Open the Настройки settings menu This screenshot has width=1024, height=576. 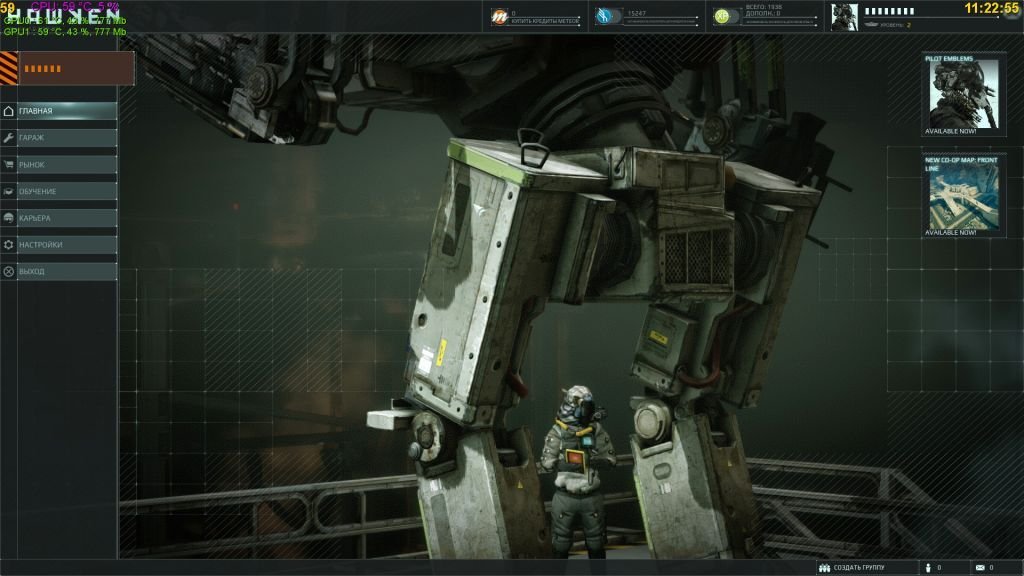click(x=58, y=244)
